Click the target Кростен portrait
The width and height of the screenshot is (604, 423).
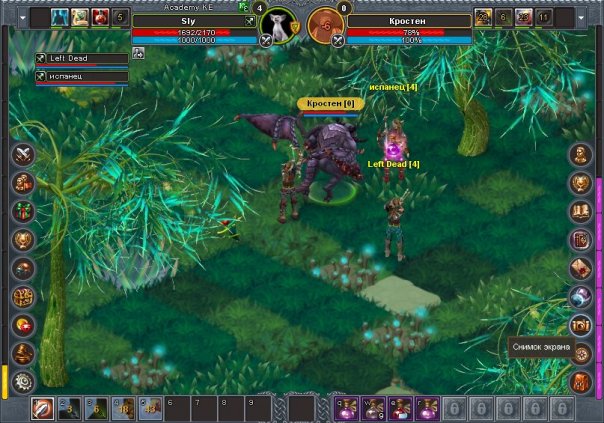pos(326,23)
